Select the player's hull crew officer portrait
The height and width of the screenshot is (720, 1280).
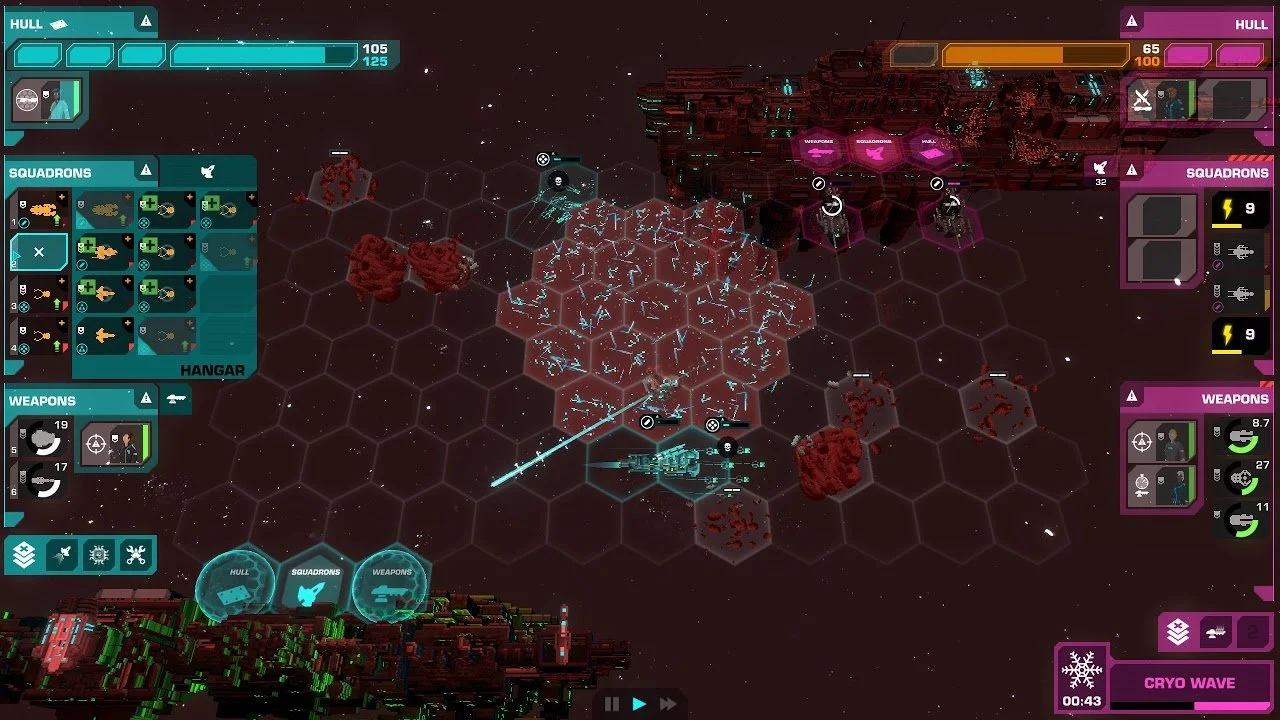coord(47,100)
